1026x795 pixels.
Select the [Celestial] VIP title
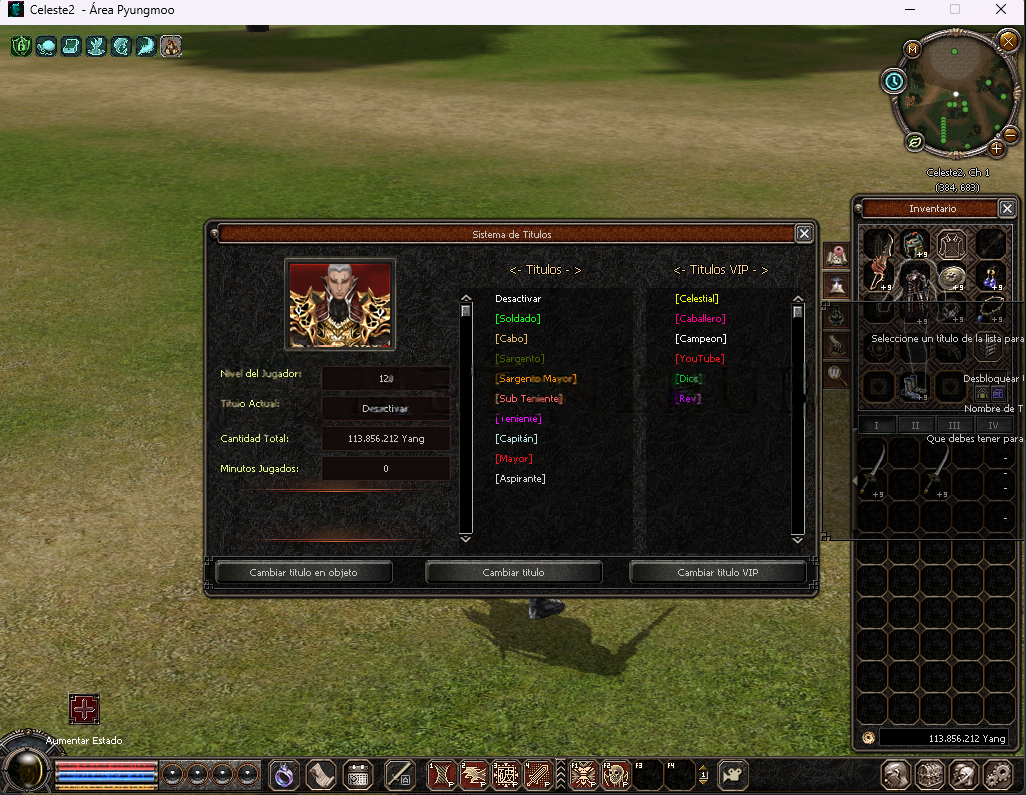(x=697, y=299)
